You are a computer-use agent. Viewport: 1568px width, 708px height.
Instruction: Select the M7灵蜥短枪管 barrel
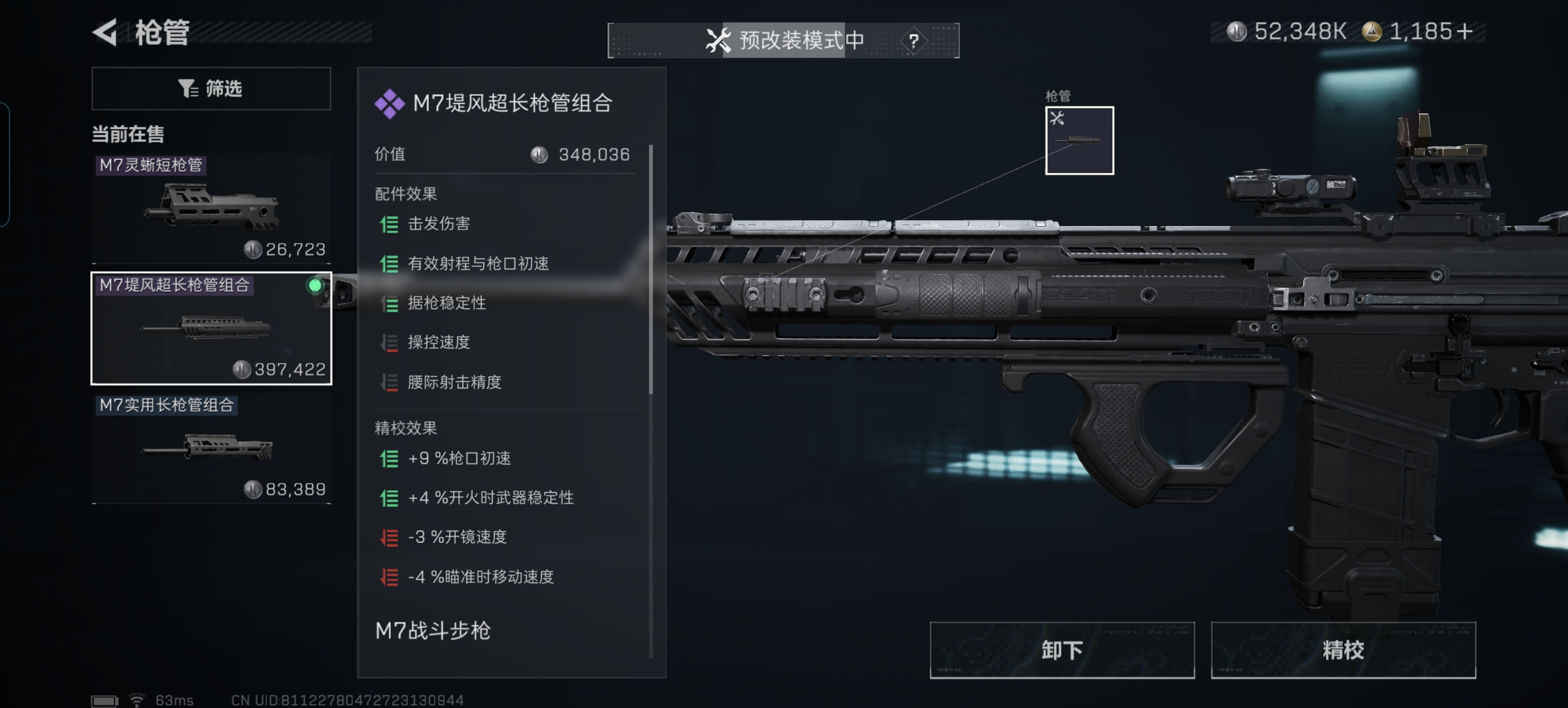211,208
